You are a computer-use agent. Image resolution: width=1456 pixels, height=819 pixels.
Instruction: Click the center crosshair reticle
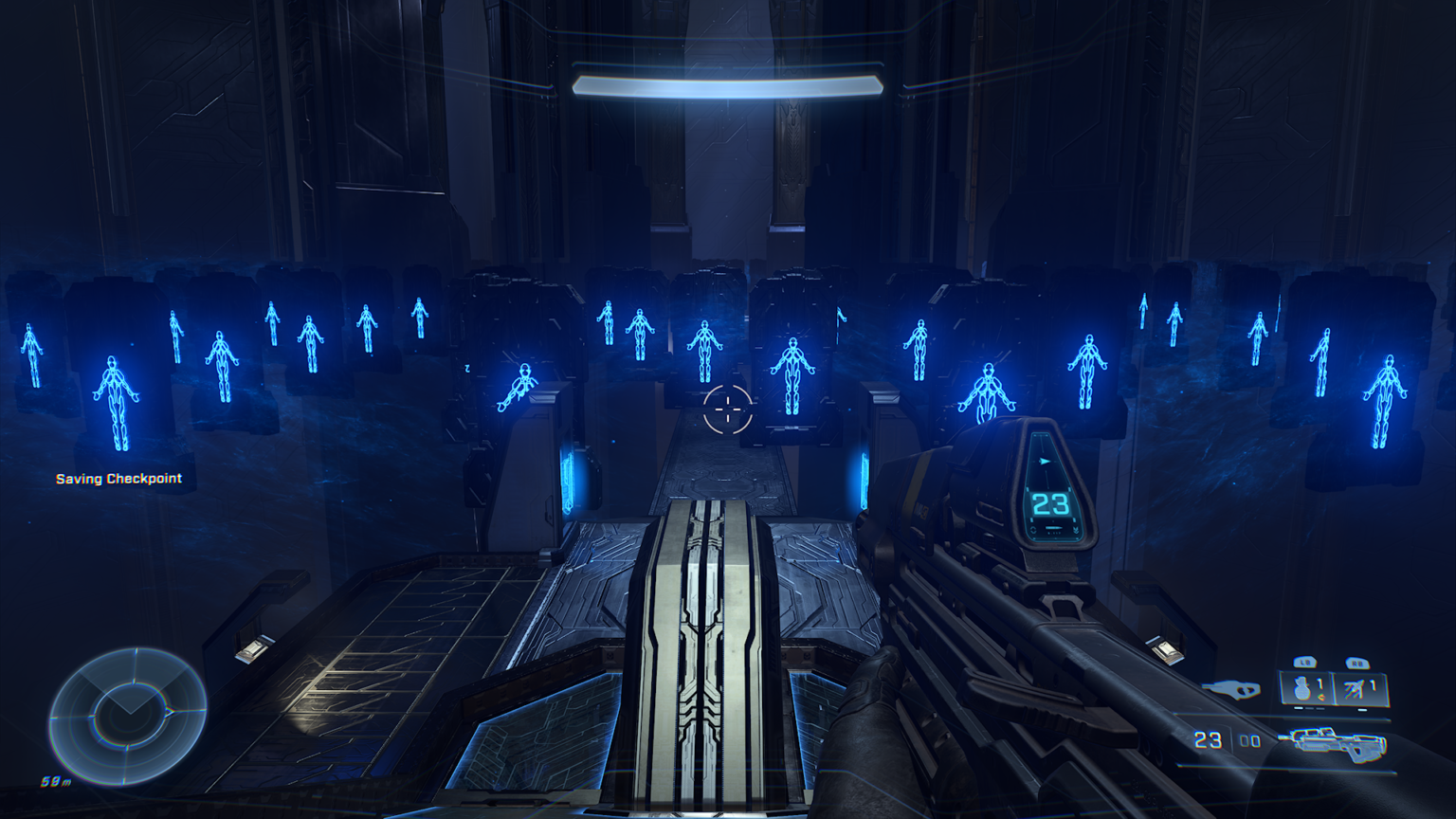point(726,409)
